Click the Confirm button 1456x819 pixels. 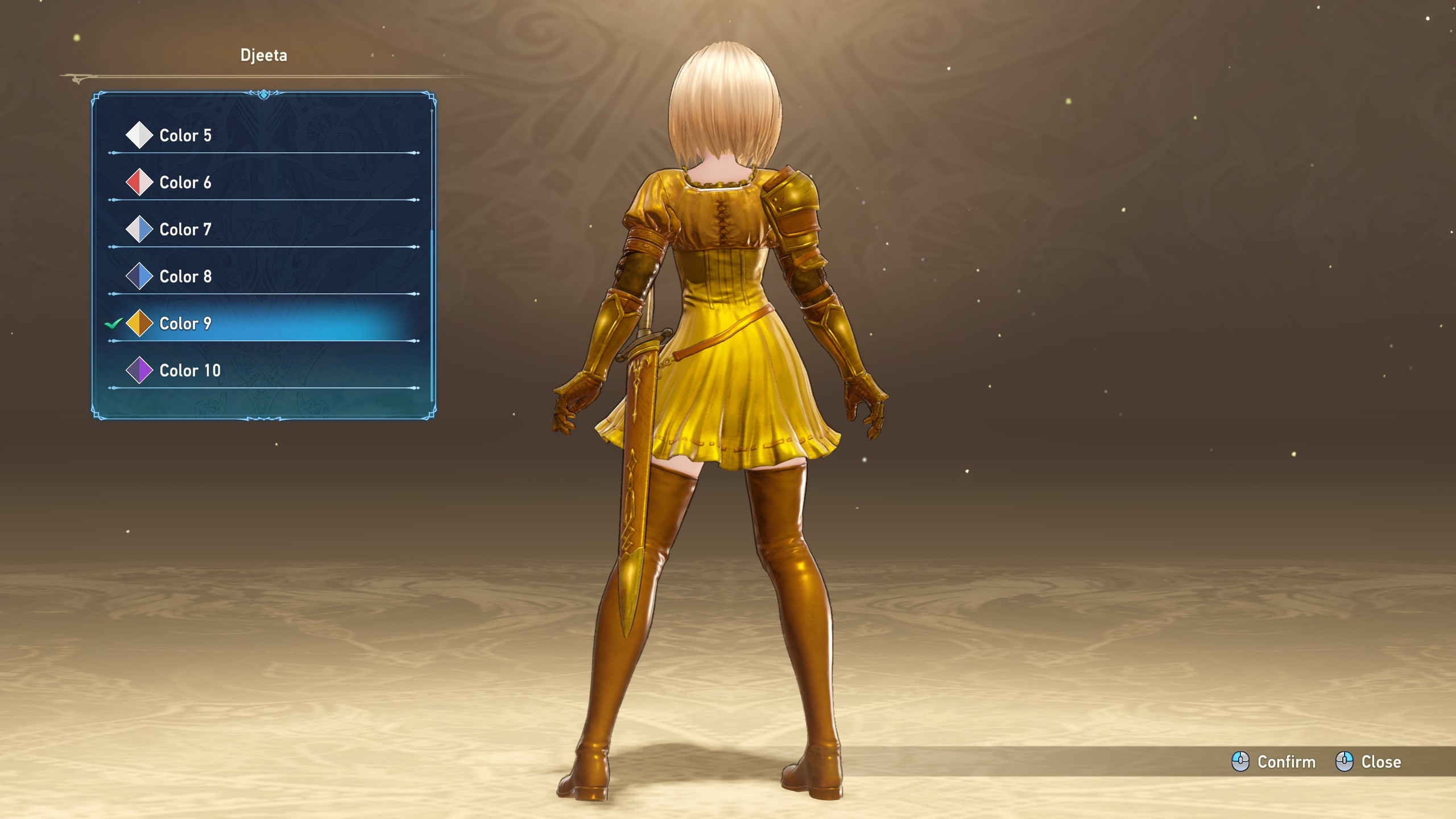[x=1274, y=762]
